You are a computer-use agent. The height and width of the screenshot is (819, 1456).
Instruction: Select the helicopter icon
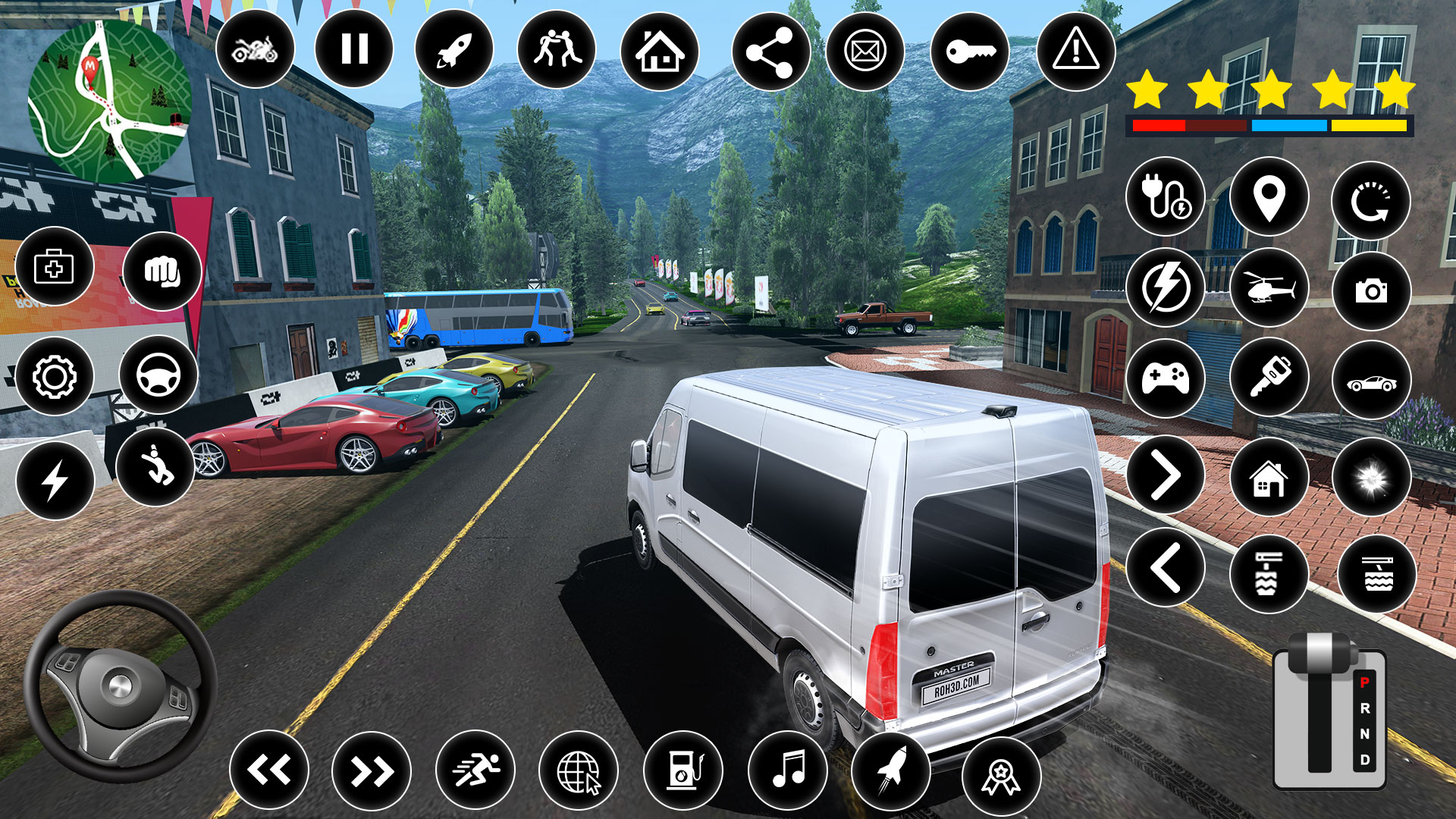point(1269,287)
